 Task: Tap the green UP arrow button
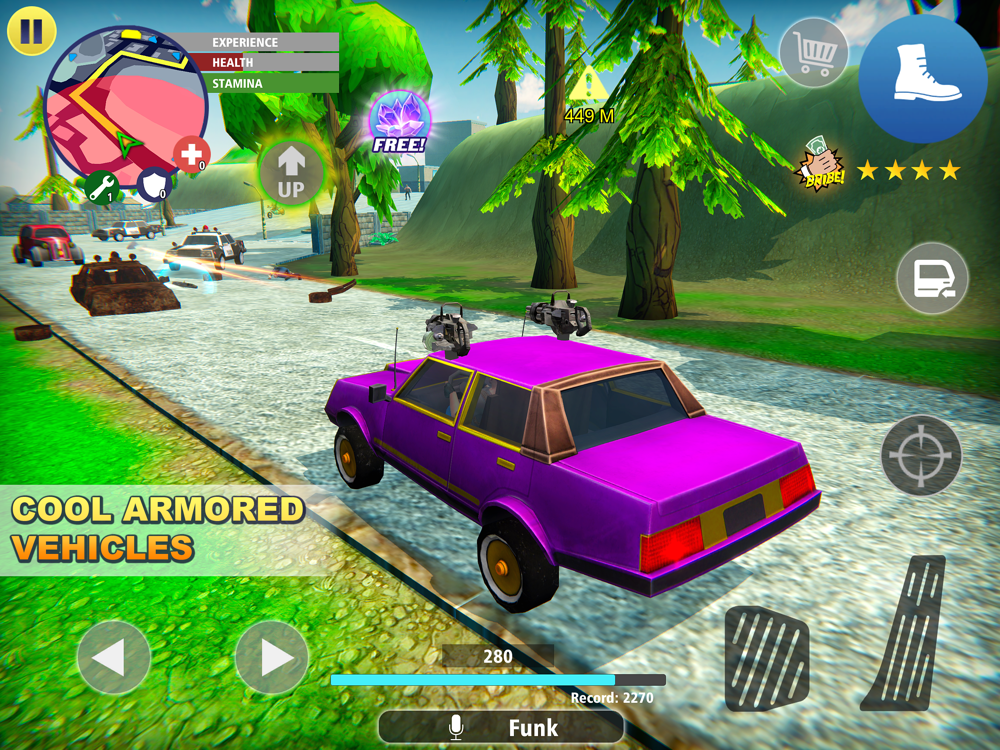(291, 172)
